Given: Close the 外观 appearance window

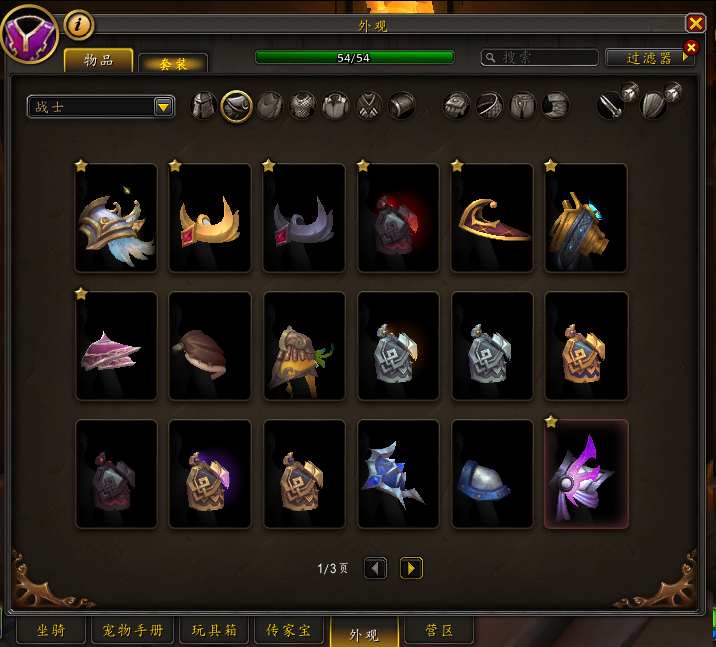Looking at the screenshot, I should [695, 23].
